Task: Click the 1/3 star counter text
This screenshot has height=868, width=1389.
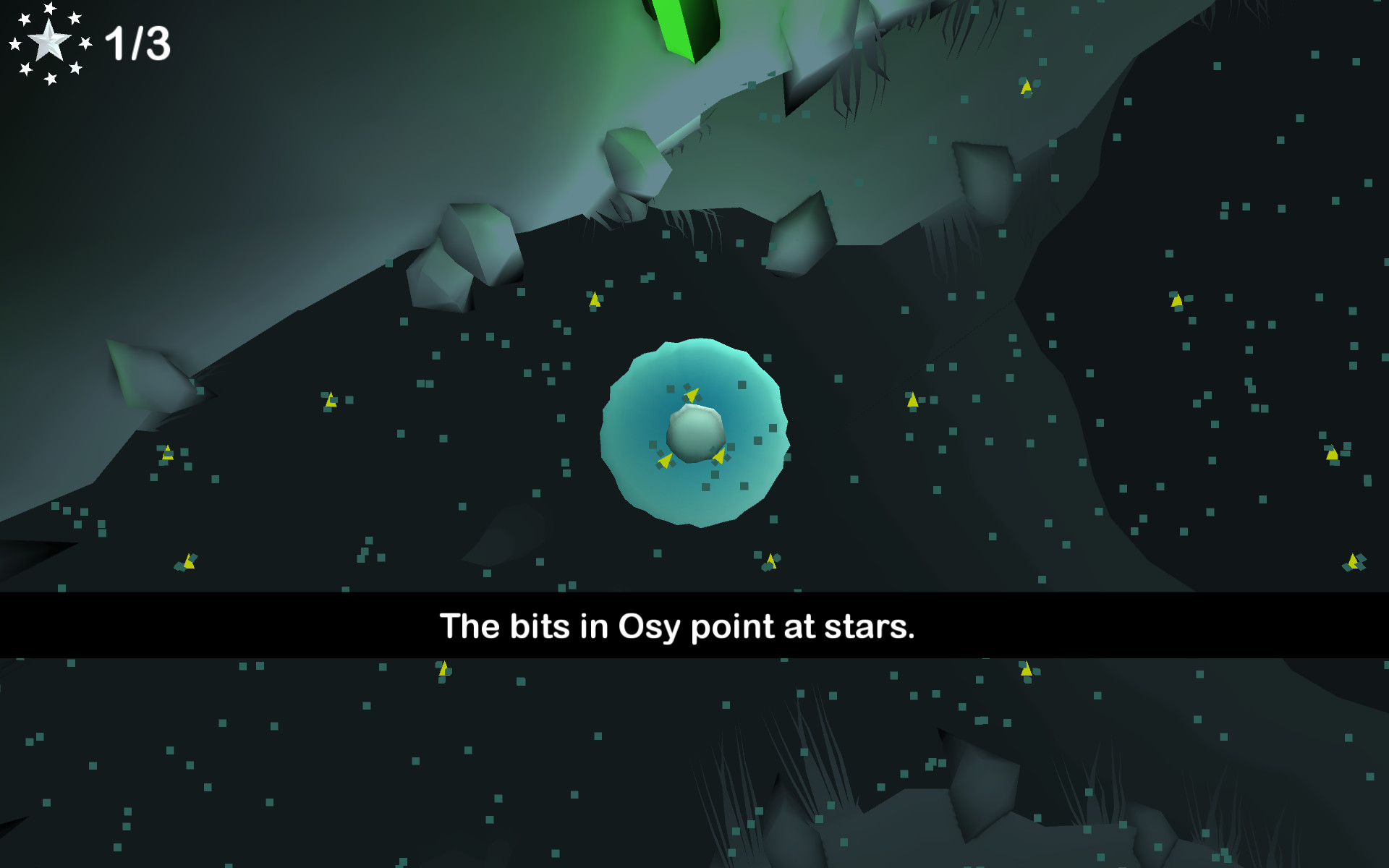Action: pos(137,43)
